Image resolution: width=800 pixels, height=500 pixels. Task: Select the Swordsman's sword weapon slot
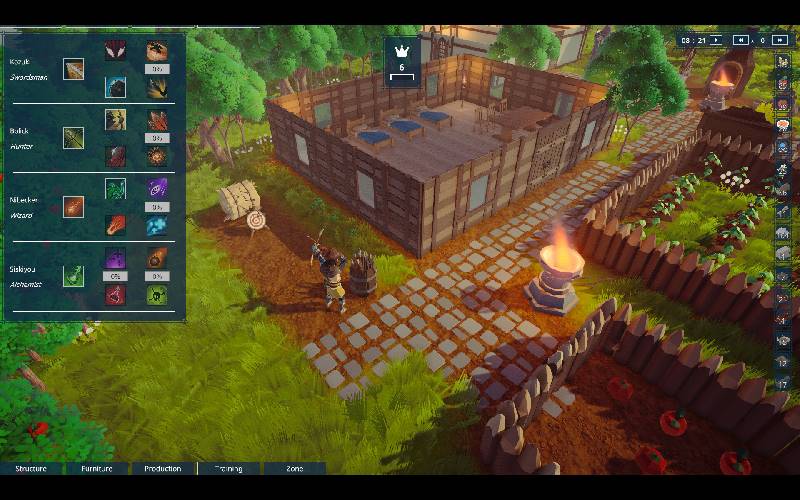coord(73,69)
